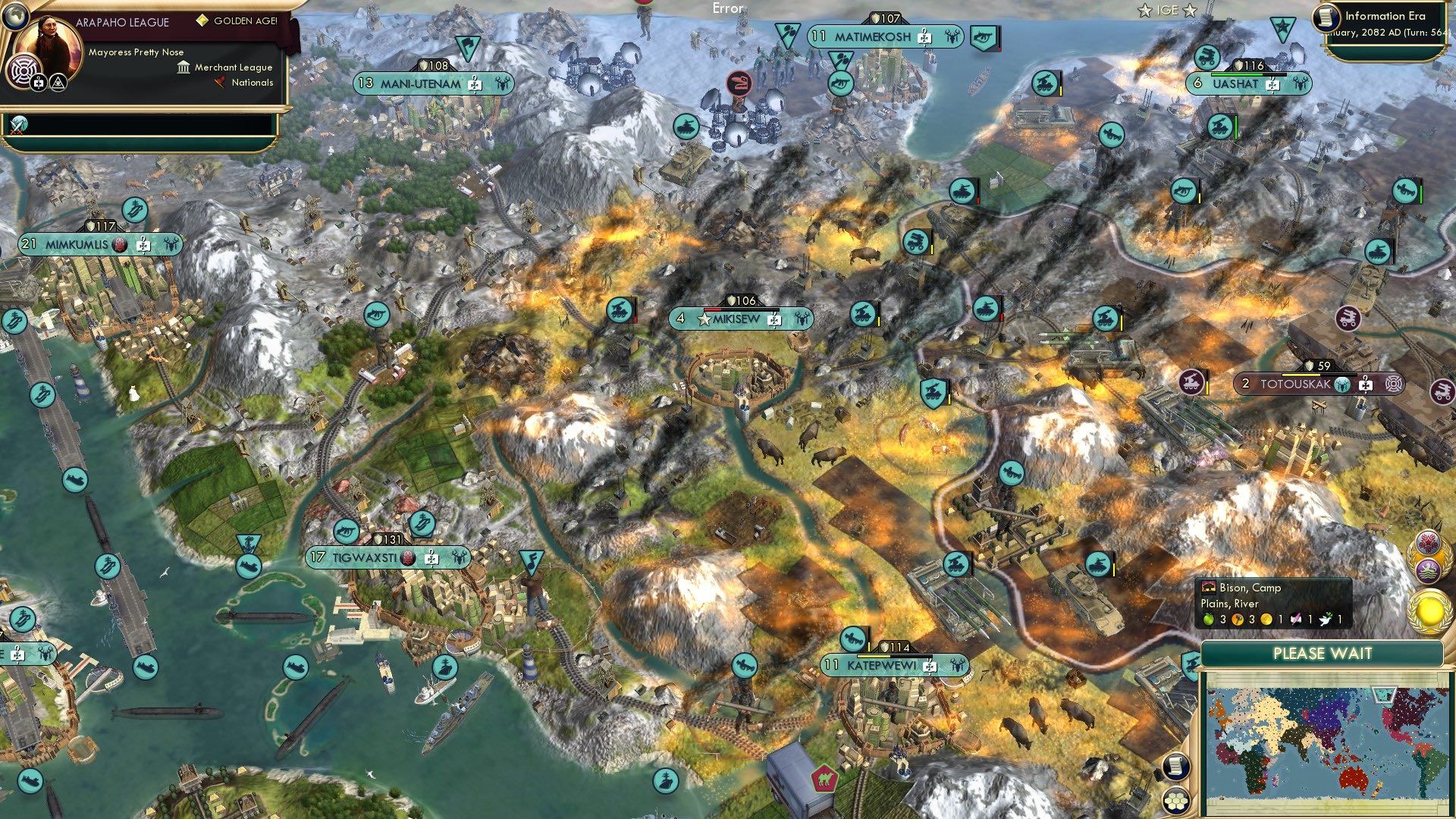Toggle strategic view with the globe icon

[x=15, y=17]
